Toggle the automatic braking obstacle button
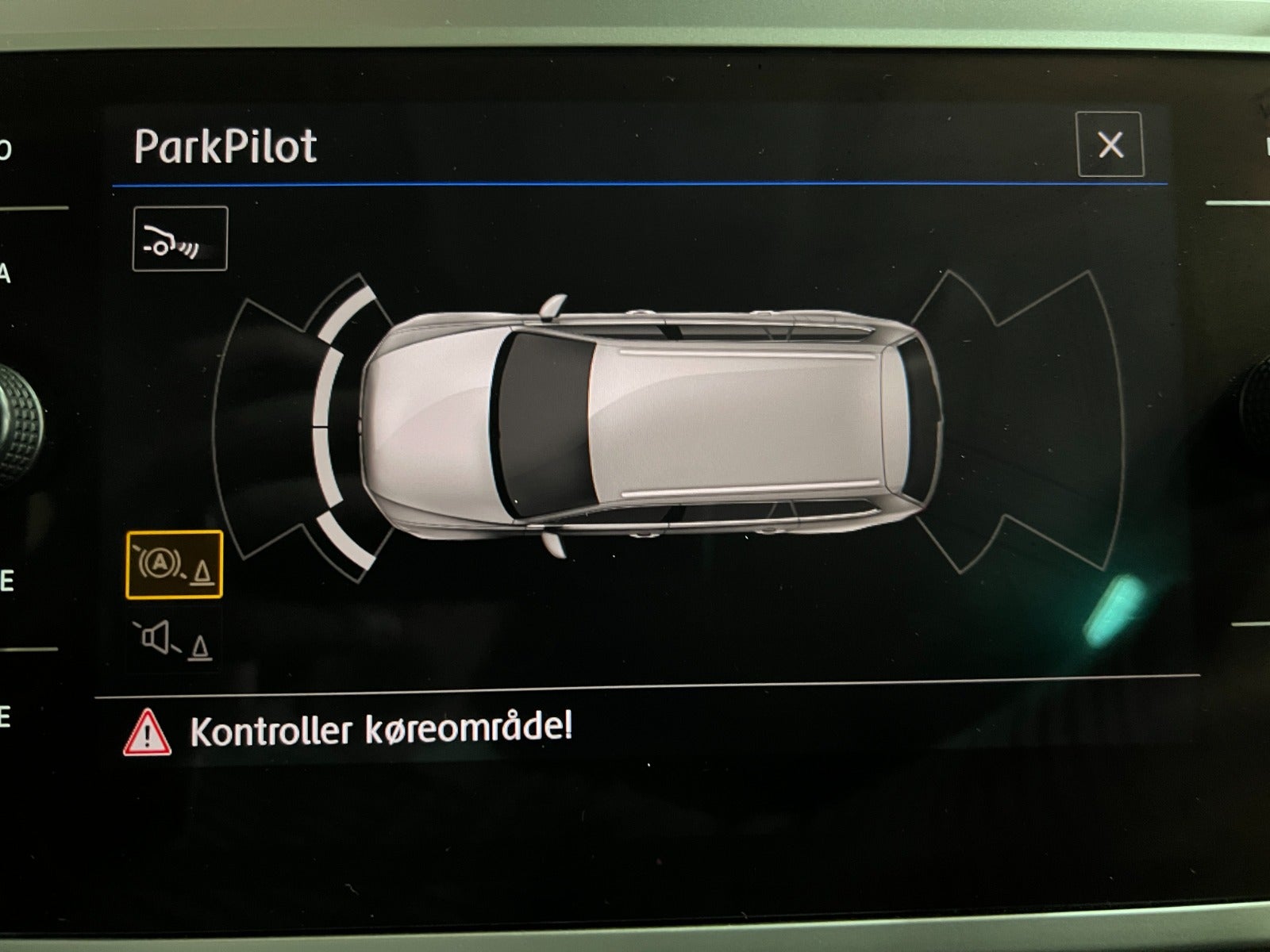This screenshot has width=1270, height=952. click(174, 564)
